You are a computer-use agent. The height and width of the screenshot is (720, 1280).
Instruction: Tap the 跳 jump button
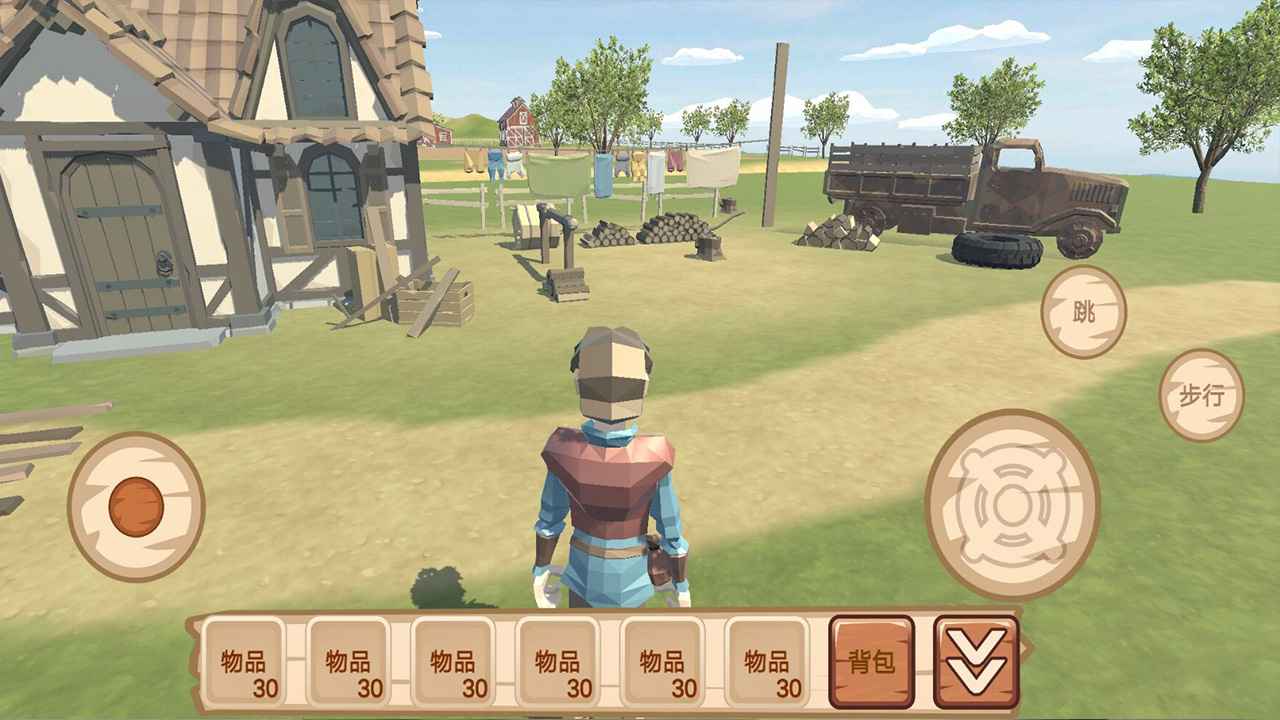click(1083, 312)
